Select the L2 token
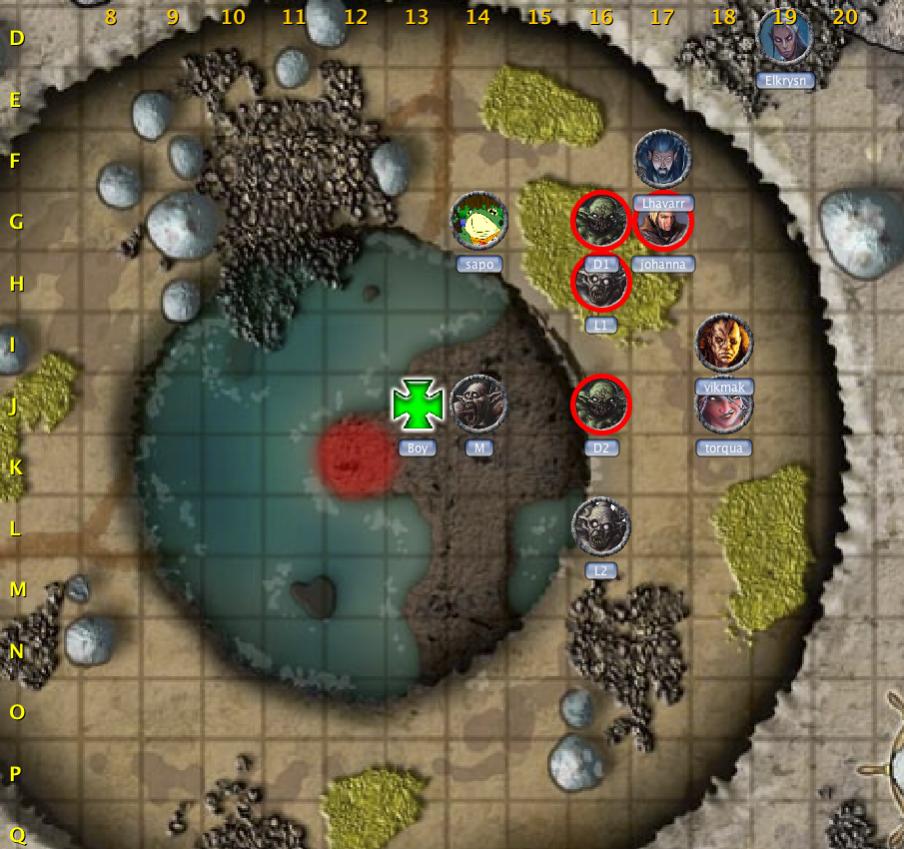 coord(601,526)
